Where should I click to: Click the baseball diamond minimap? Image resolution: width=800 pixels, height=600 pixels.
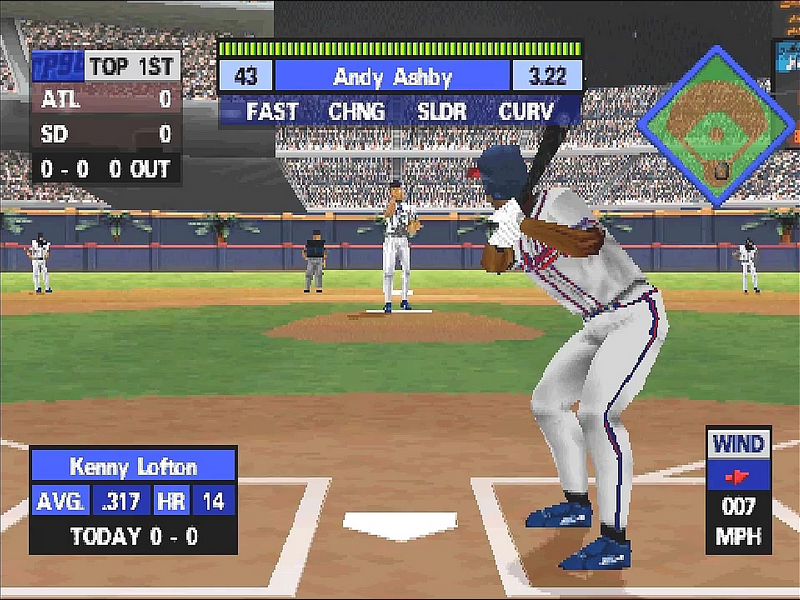click(x=716, y=126)
